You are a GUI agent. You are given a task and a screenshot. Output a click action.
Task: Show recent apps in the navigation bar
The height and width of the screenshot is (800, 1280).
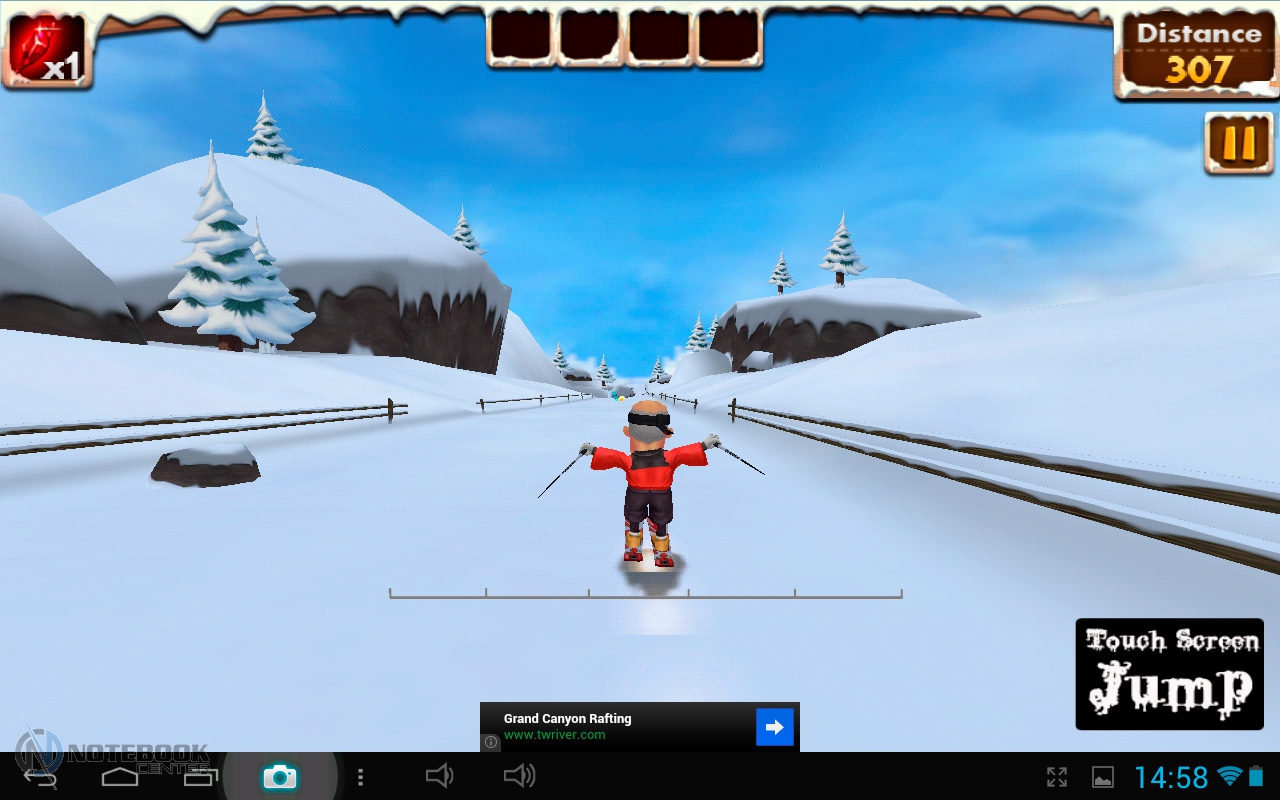199,776
